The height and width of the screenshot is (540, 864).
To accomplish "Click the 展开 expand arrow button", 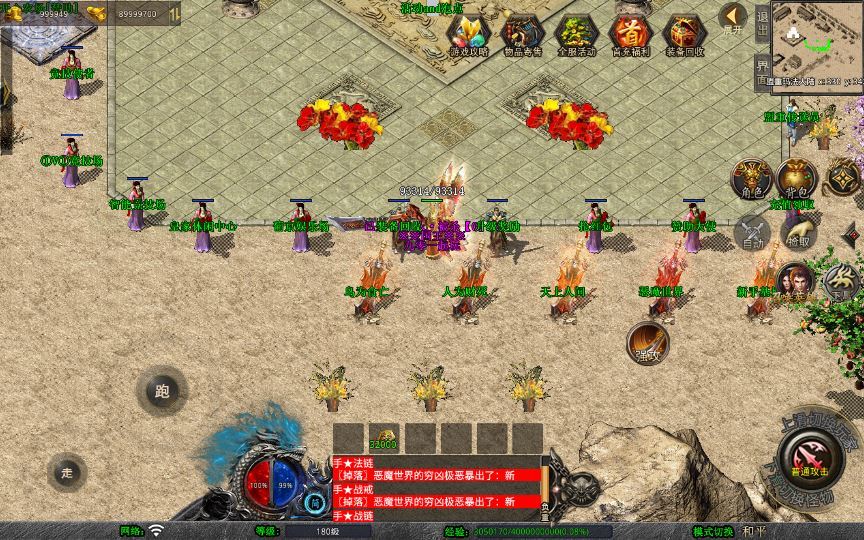I will click(x=733, y=17).
